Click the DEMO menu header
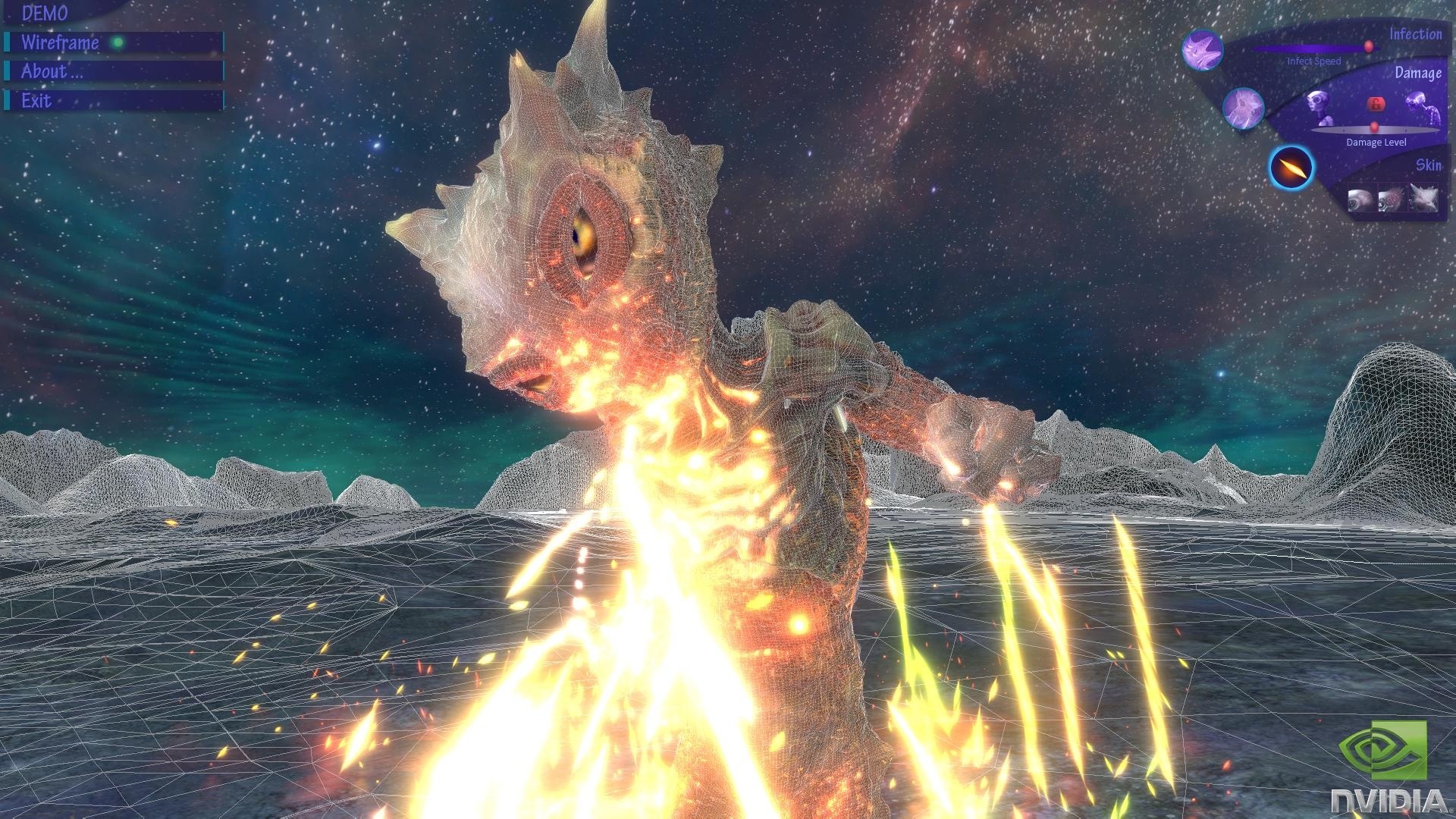 [45, 13]
